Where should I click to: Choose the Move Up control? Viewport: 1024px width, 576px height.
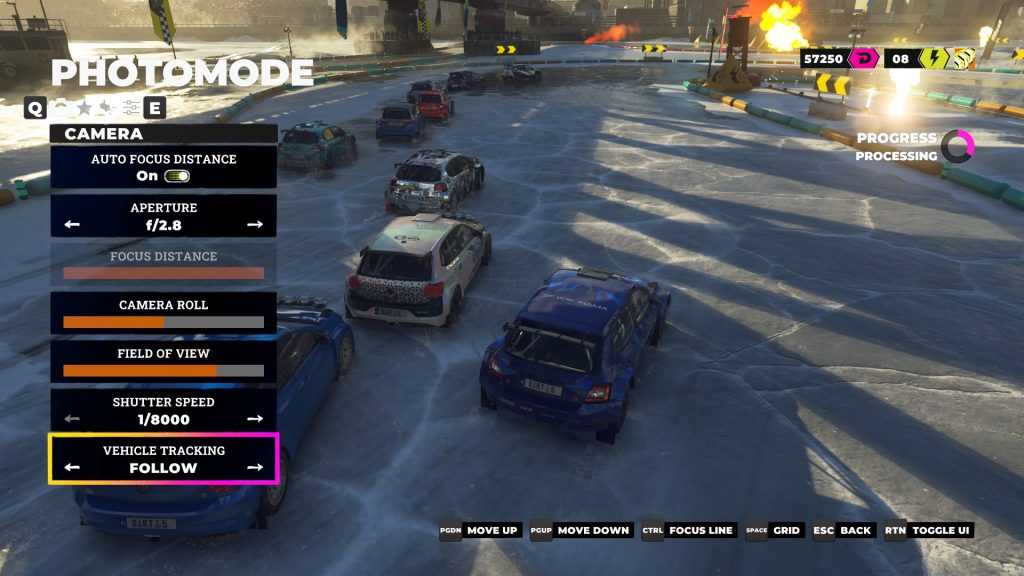click(x=480, y=530)
